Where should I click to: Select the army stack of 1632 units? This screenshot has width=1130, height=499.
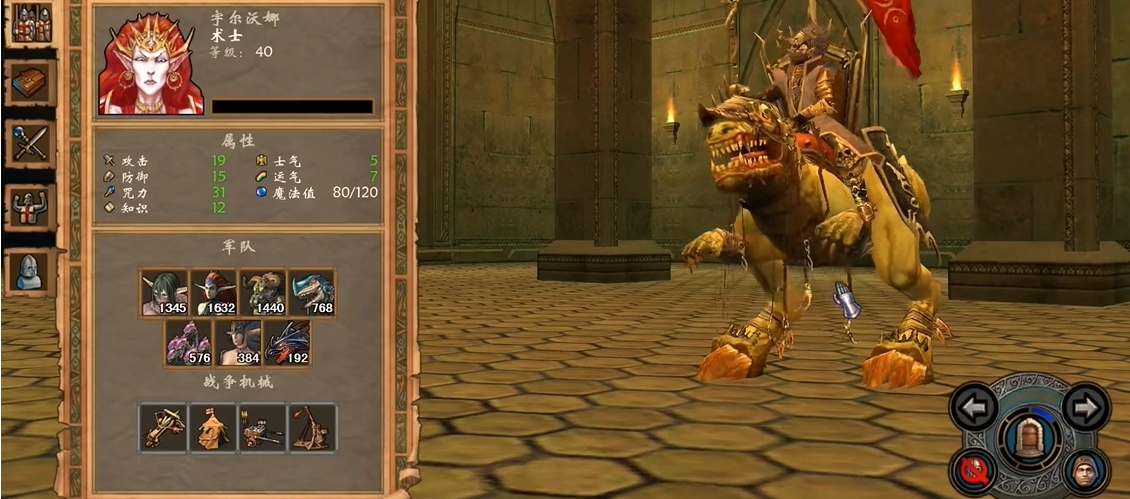pyautogui.click(x=213, y=292)
